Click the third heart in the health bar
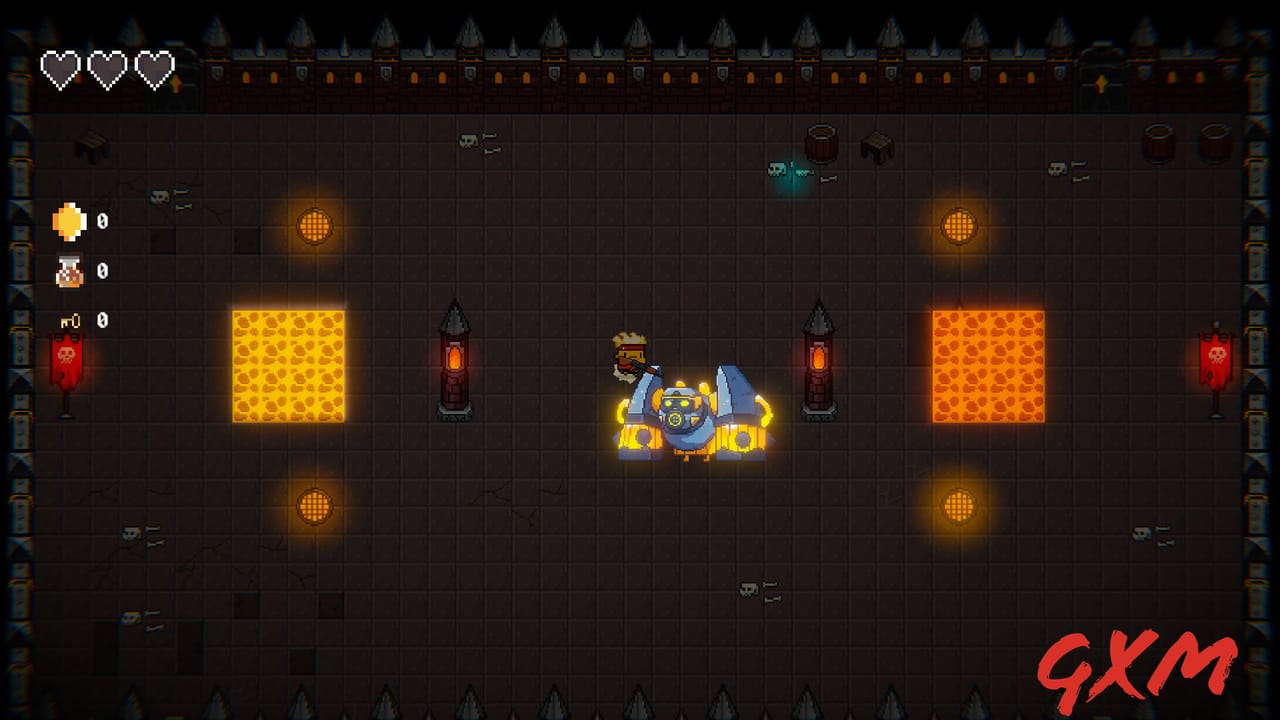Viewport: 1280px width, 720px height. coord(152,68)
